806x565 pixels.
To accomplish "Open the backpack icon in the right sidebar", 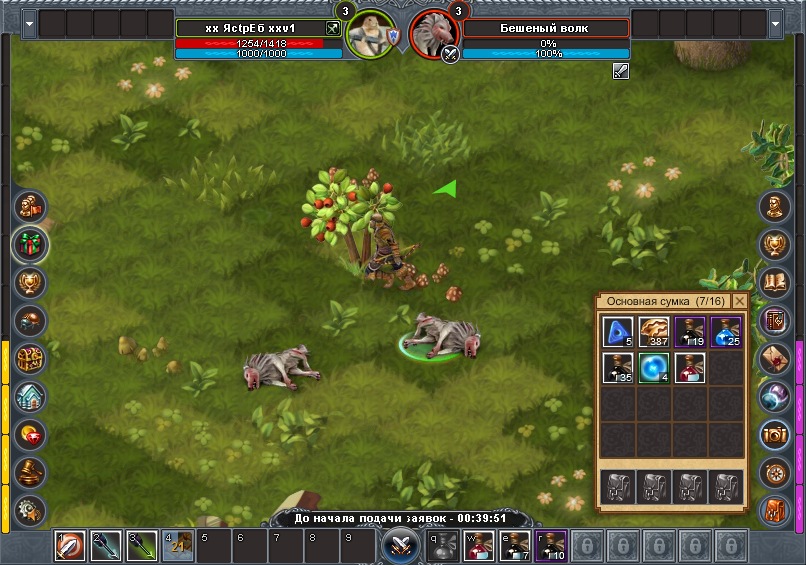I will tap(775, 509).
